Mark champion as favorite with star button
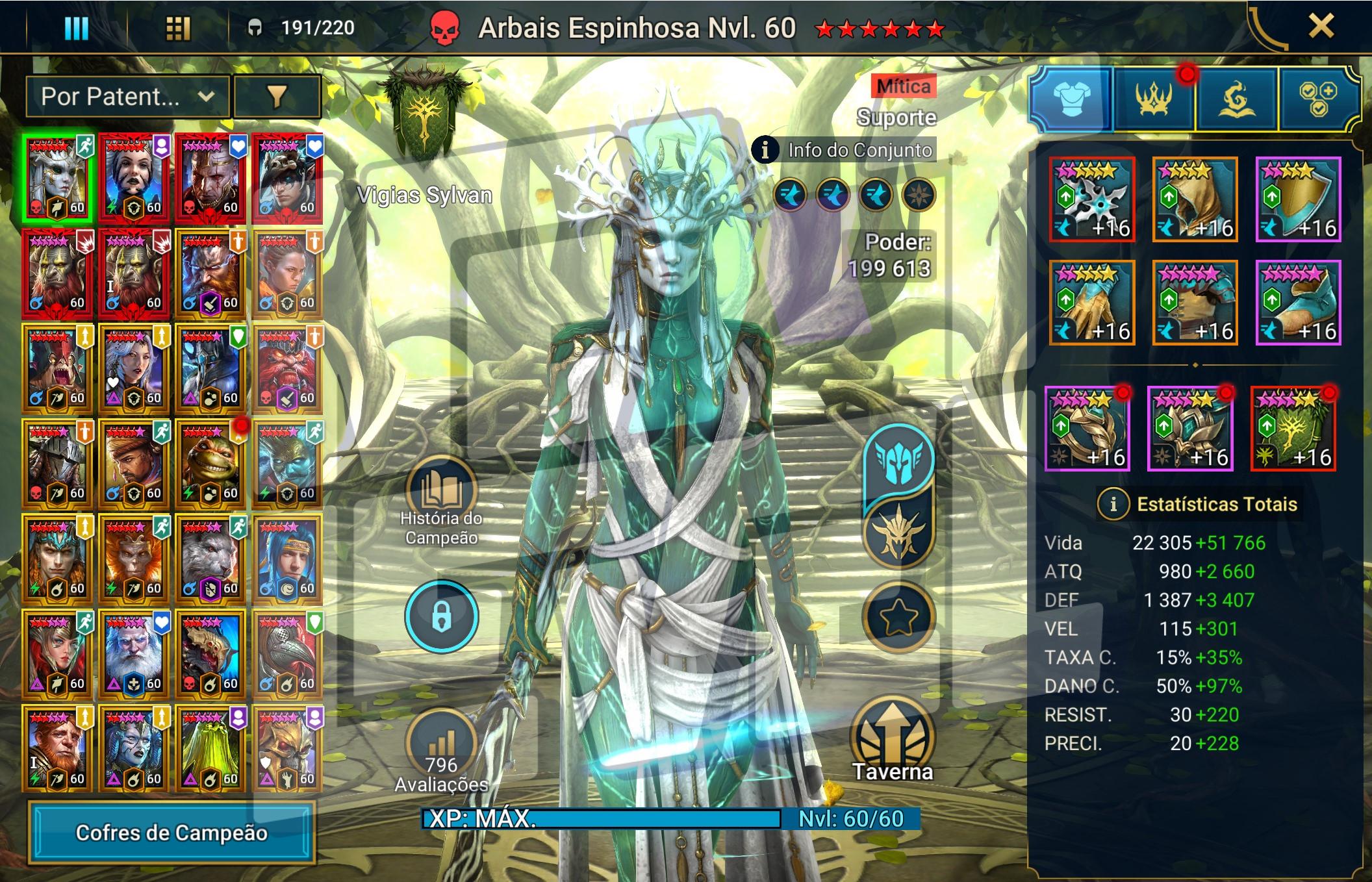Screen dimensions: 1372x882 click(x=898, y=617)
